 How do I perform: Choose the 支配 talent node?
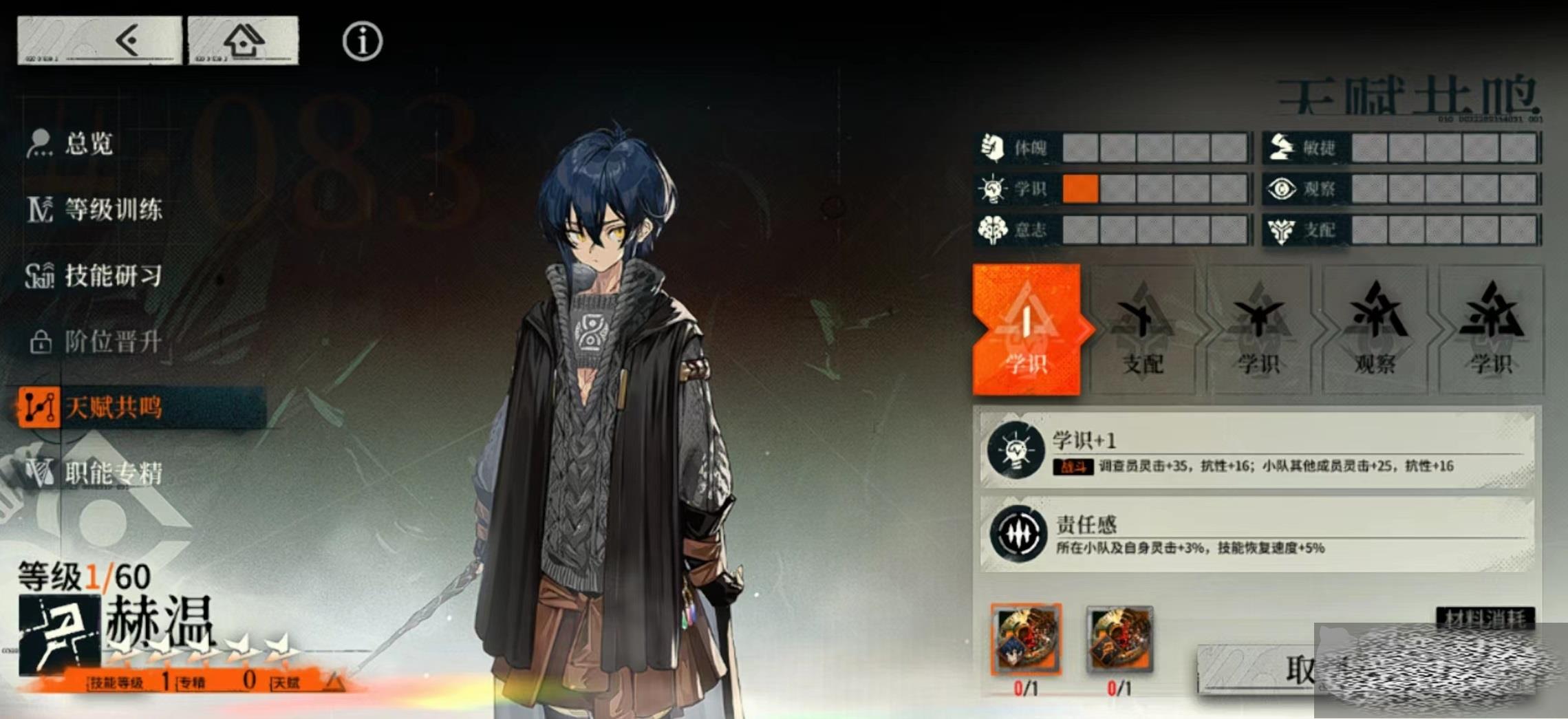coord(1143,330)
